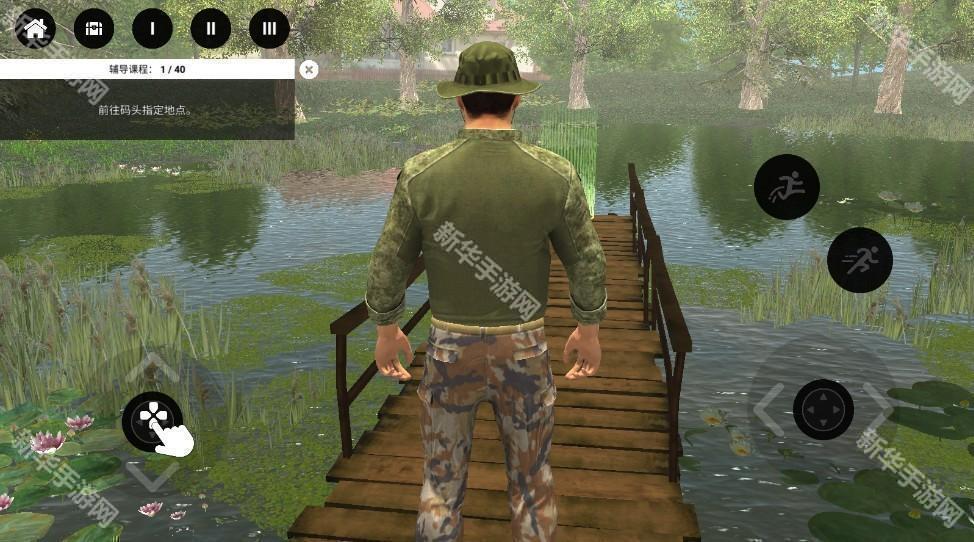Screen dimensions: 974x542
Task: Open the tackle box inventory icon
Action: pos(94,28)
